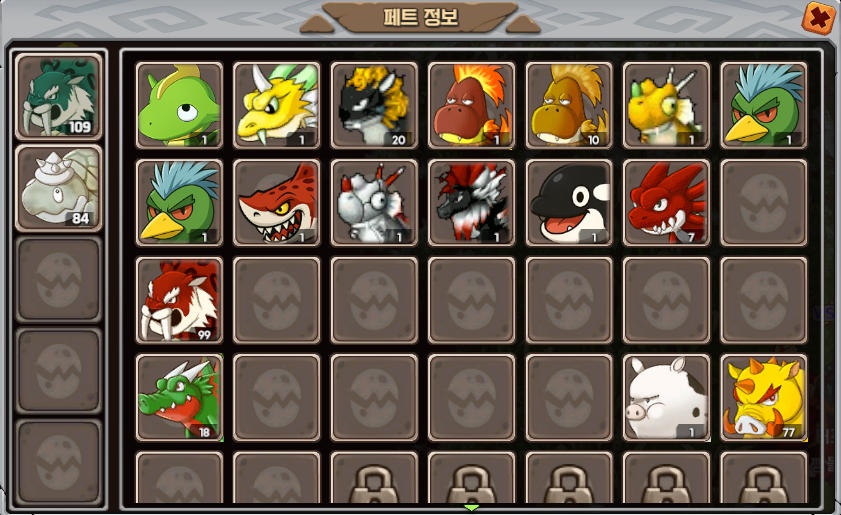
Task: Pick the yellow spiky-backed dinosaur pet
Action: (x=666, y=105)
